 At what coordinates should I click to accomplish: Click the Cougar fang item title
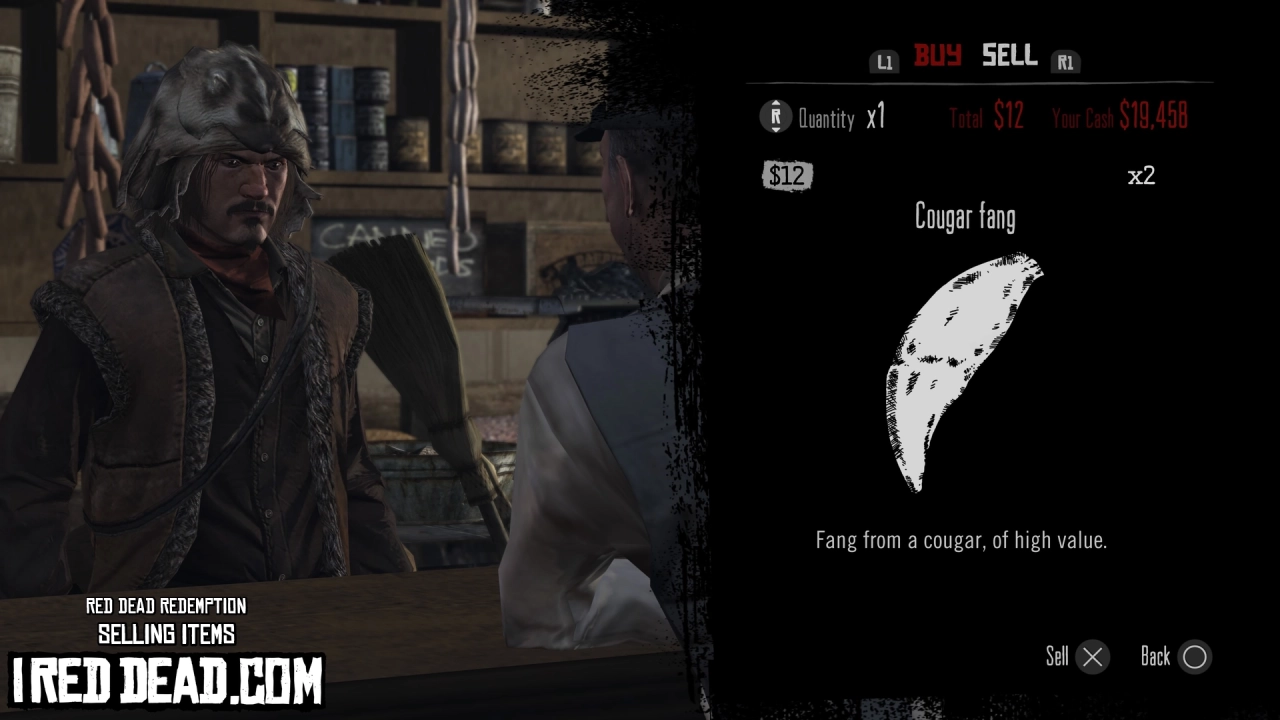pos(963,216)
